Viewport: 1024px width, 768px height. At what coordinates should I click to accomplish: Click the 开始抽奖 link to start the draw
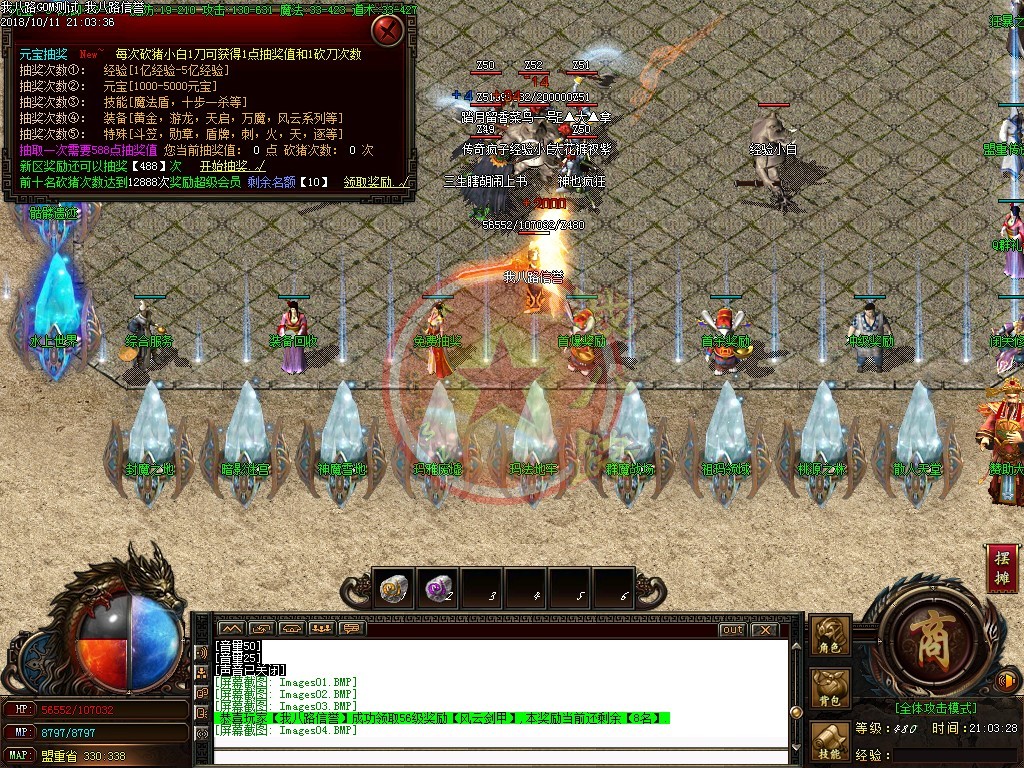pos(232,166)
